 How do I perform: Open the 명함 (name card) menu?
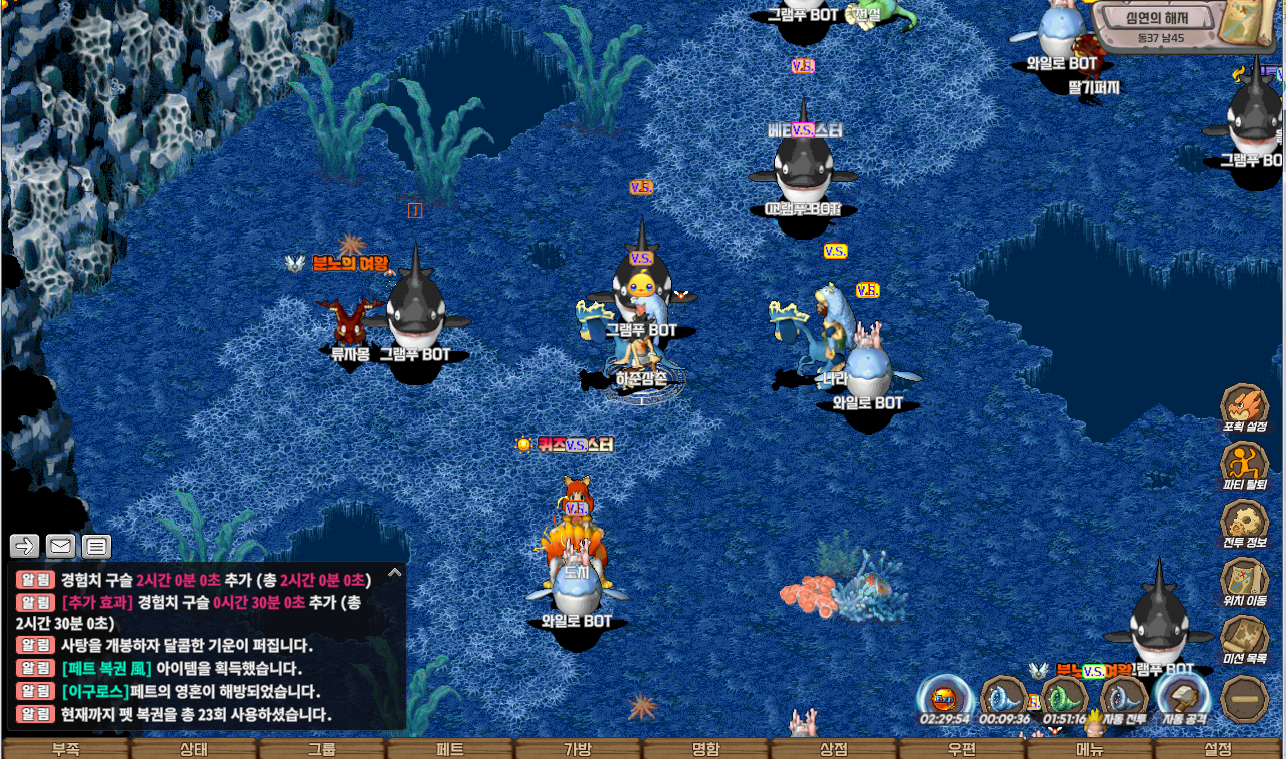(706, 749)
